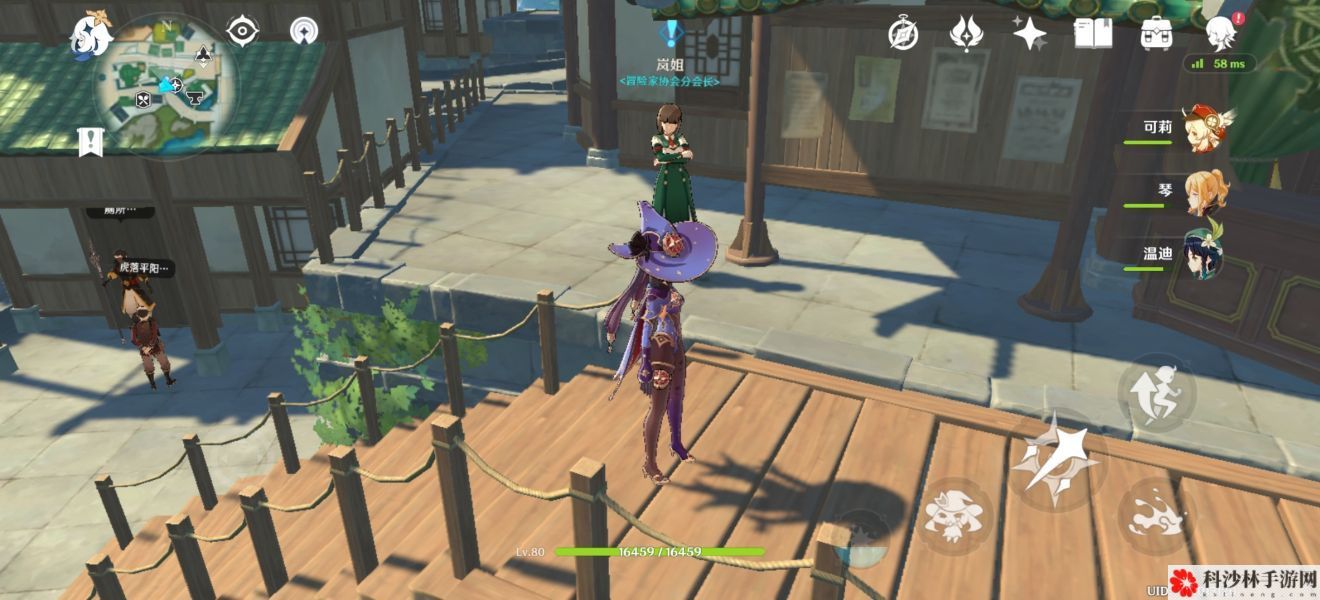The height and width of the screenshot is (600, 1320).
Task: Open the map from the minimap
Action: pos(167,85)
